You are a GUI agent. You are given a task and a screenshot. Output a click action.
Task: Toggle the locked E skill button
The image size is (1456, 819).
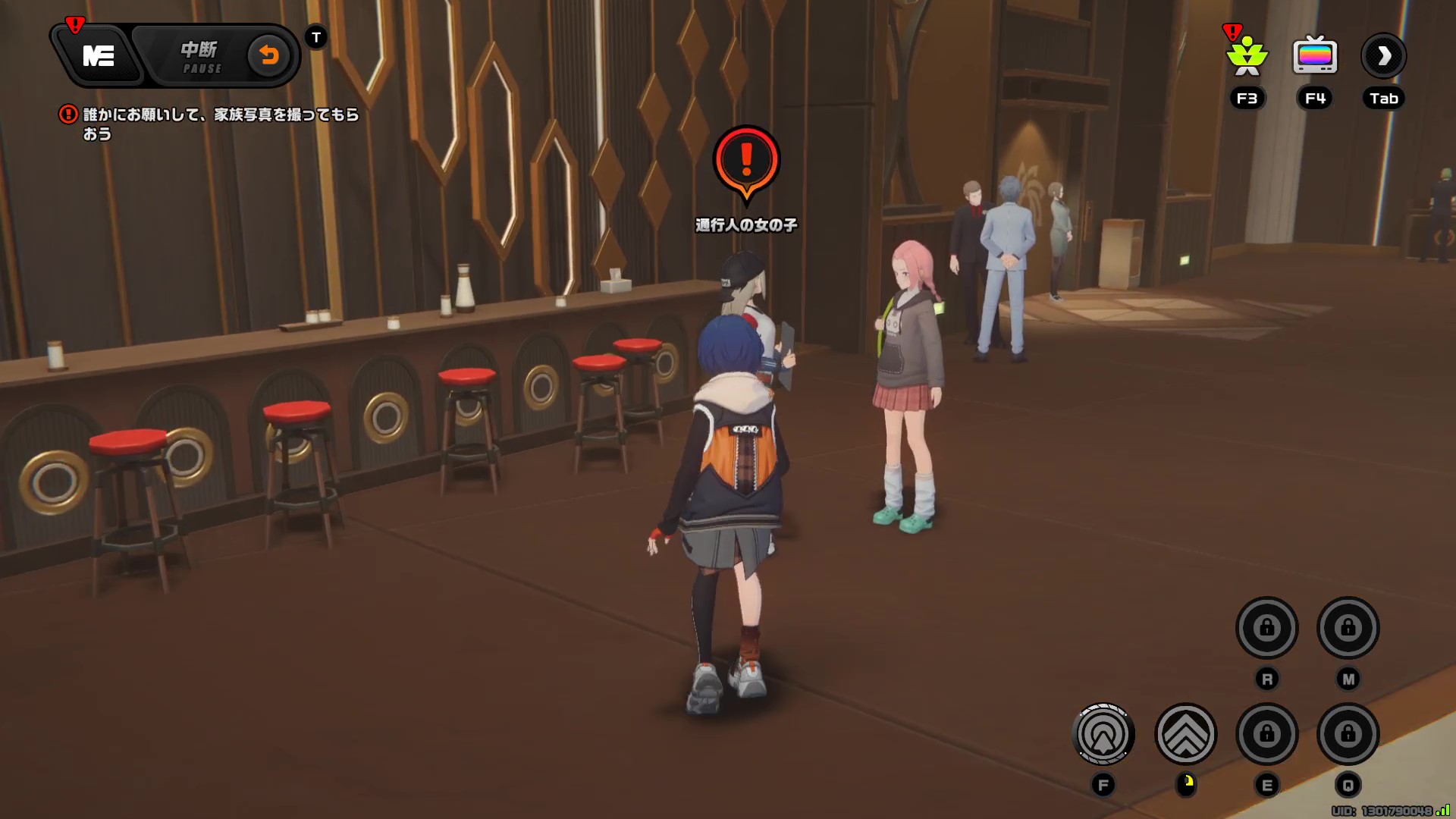(1266, 734)
